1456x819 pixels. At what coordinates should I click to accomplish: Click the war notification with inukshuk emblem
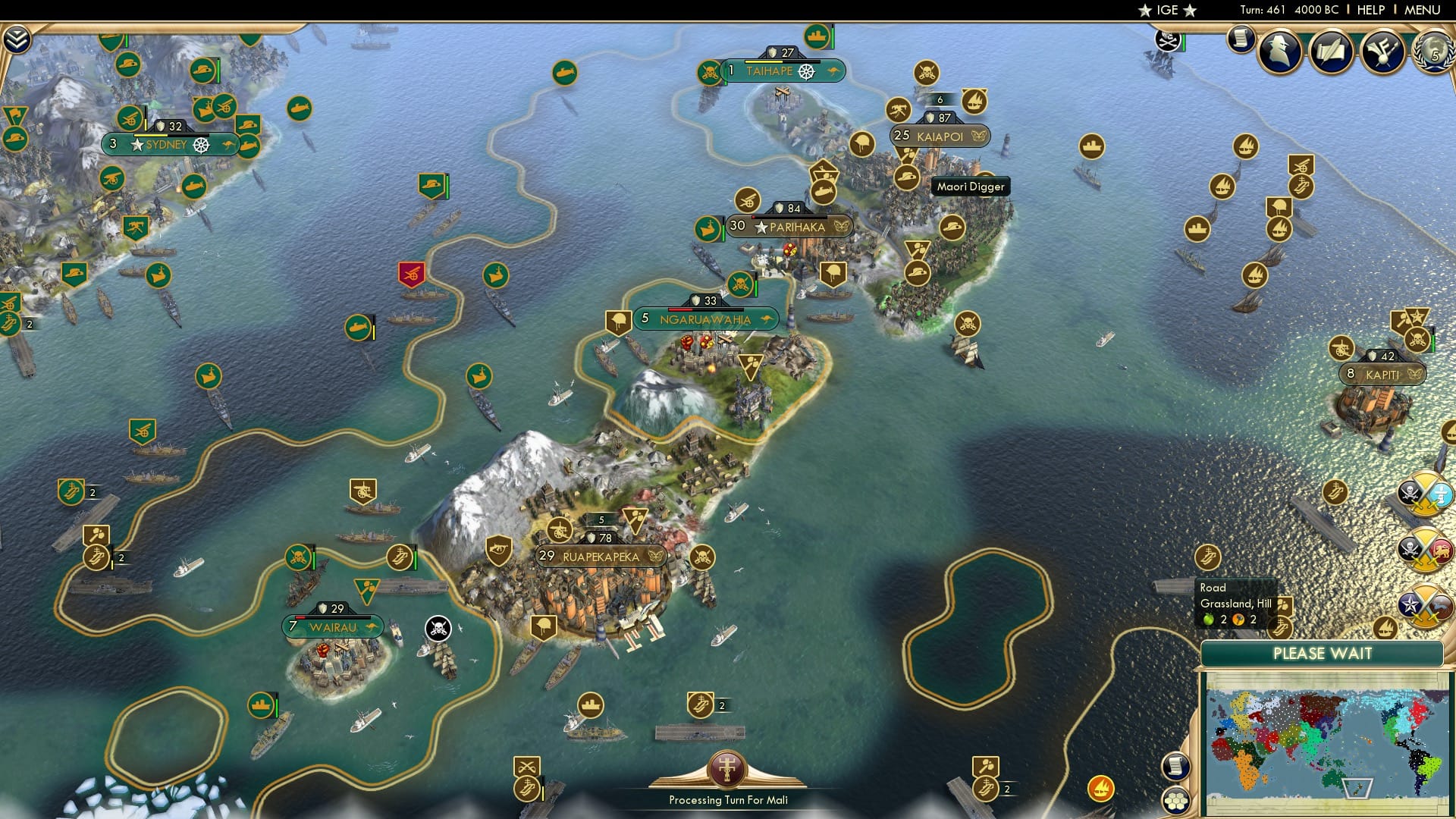pyautogui.click(x=1426, y=493)
